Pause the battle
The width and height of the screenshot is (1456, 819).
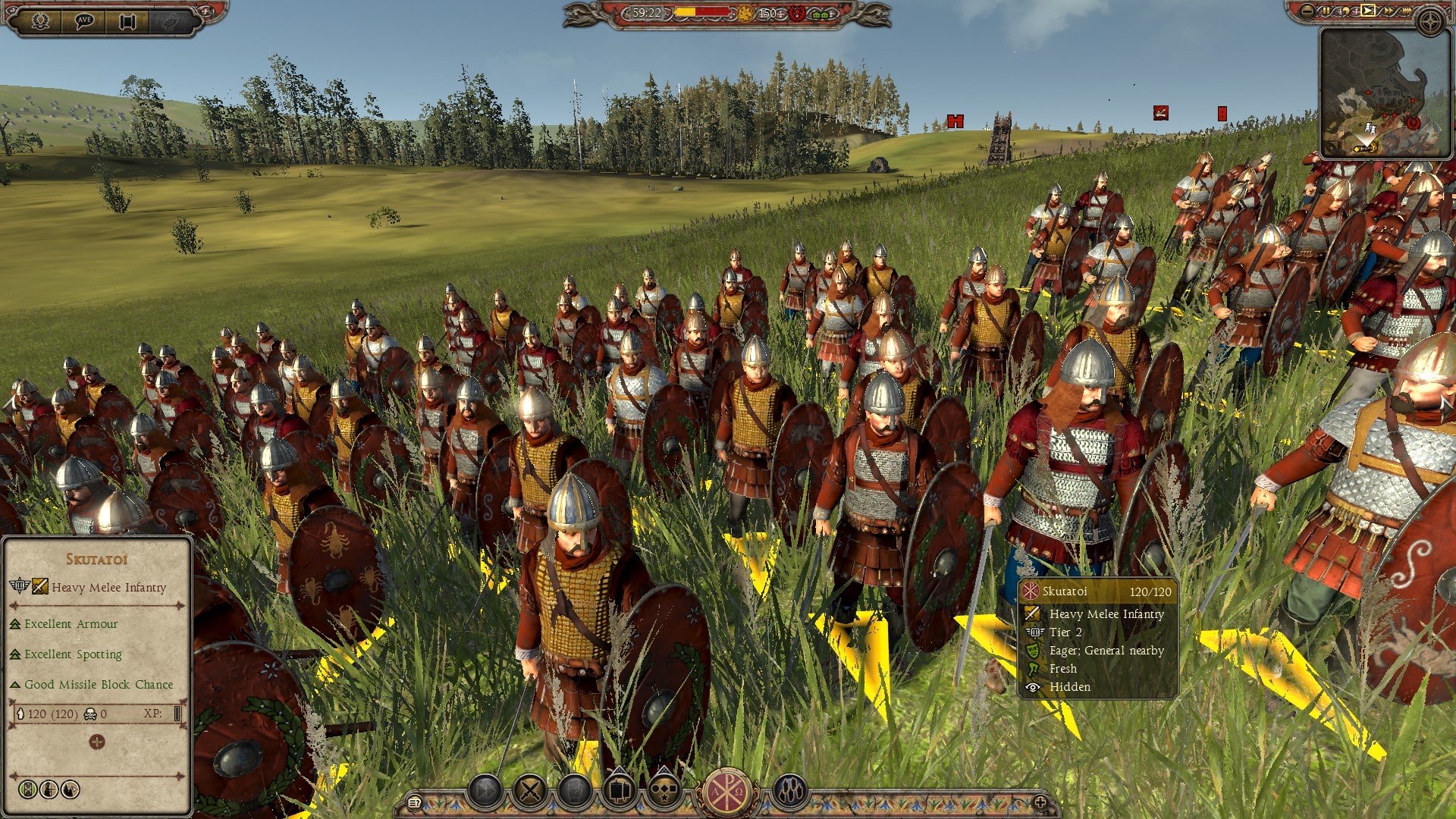(x=1327, y=11)
